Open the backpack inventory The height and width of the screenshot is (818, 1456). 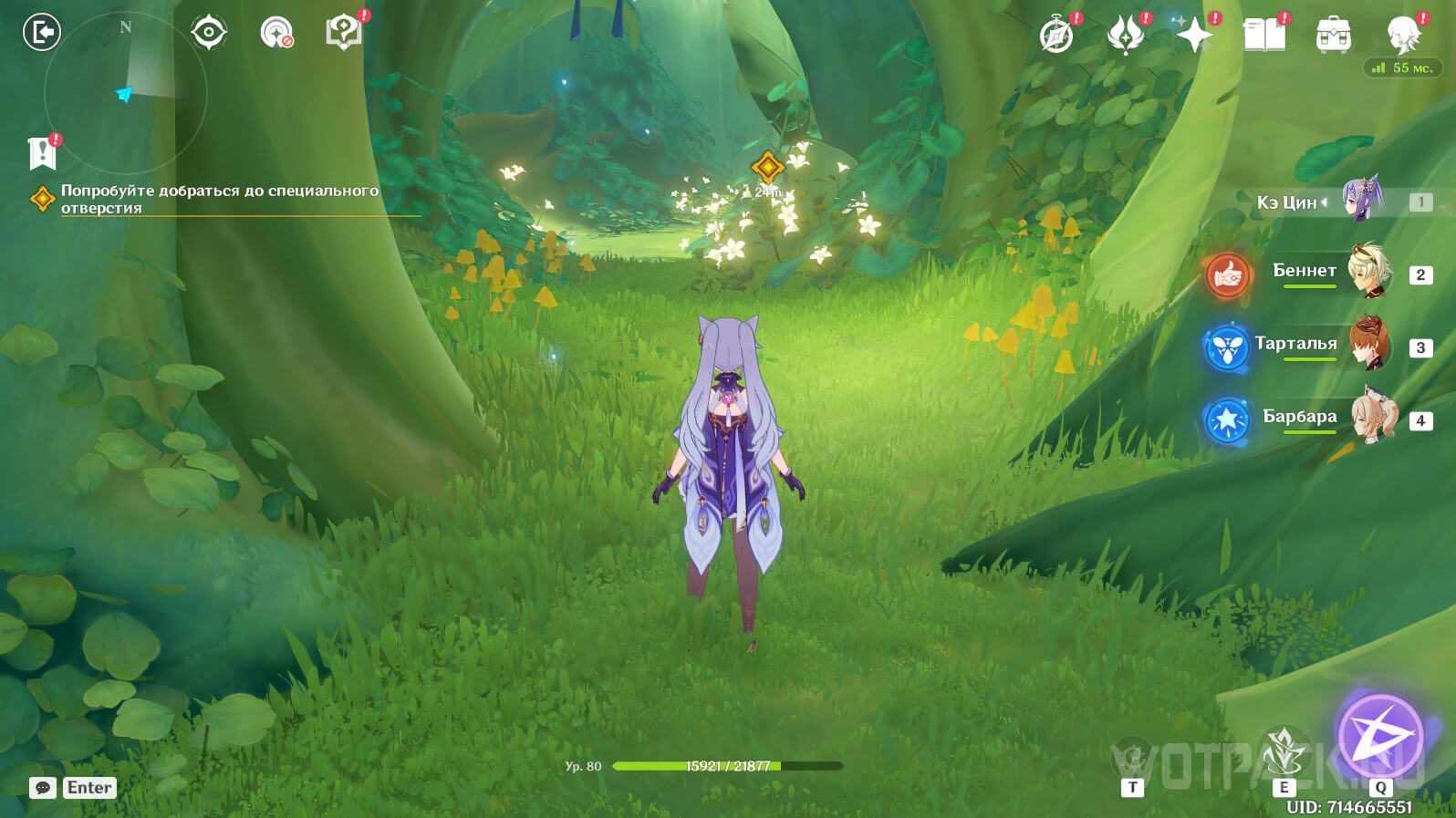point(1333,36)
